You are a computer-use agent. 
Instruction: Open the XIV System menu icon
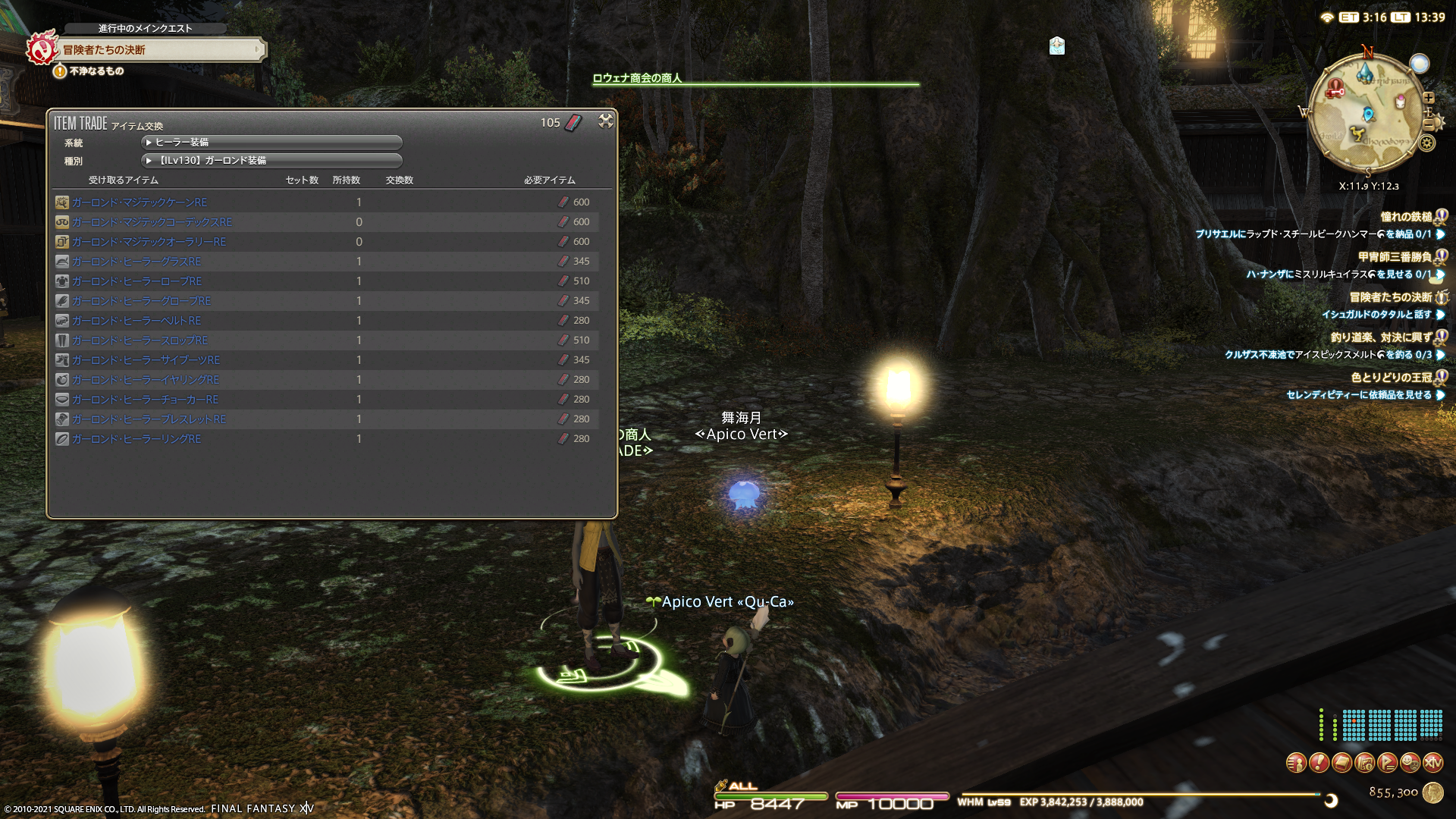pyautogui.click(x=1432, y=763)
